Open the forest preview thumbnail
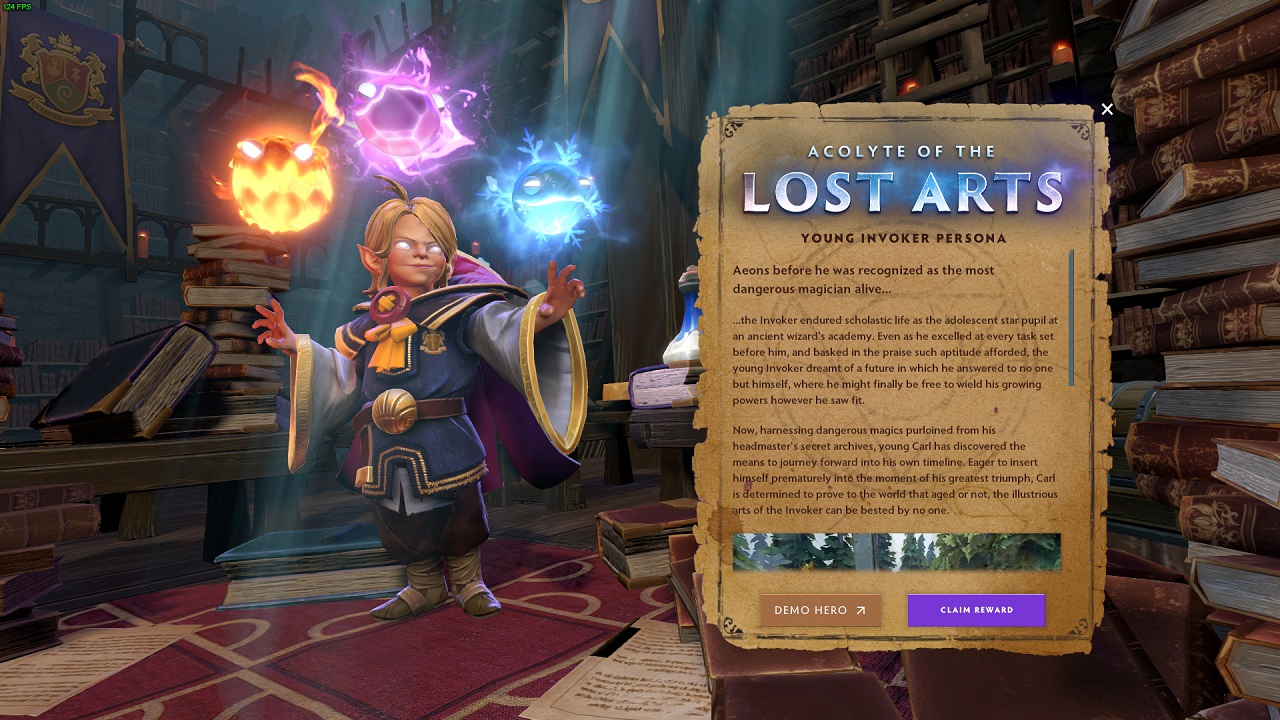Screen dimensions: 1280x720 pyautogui.click(x=896, y=552)
